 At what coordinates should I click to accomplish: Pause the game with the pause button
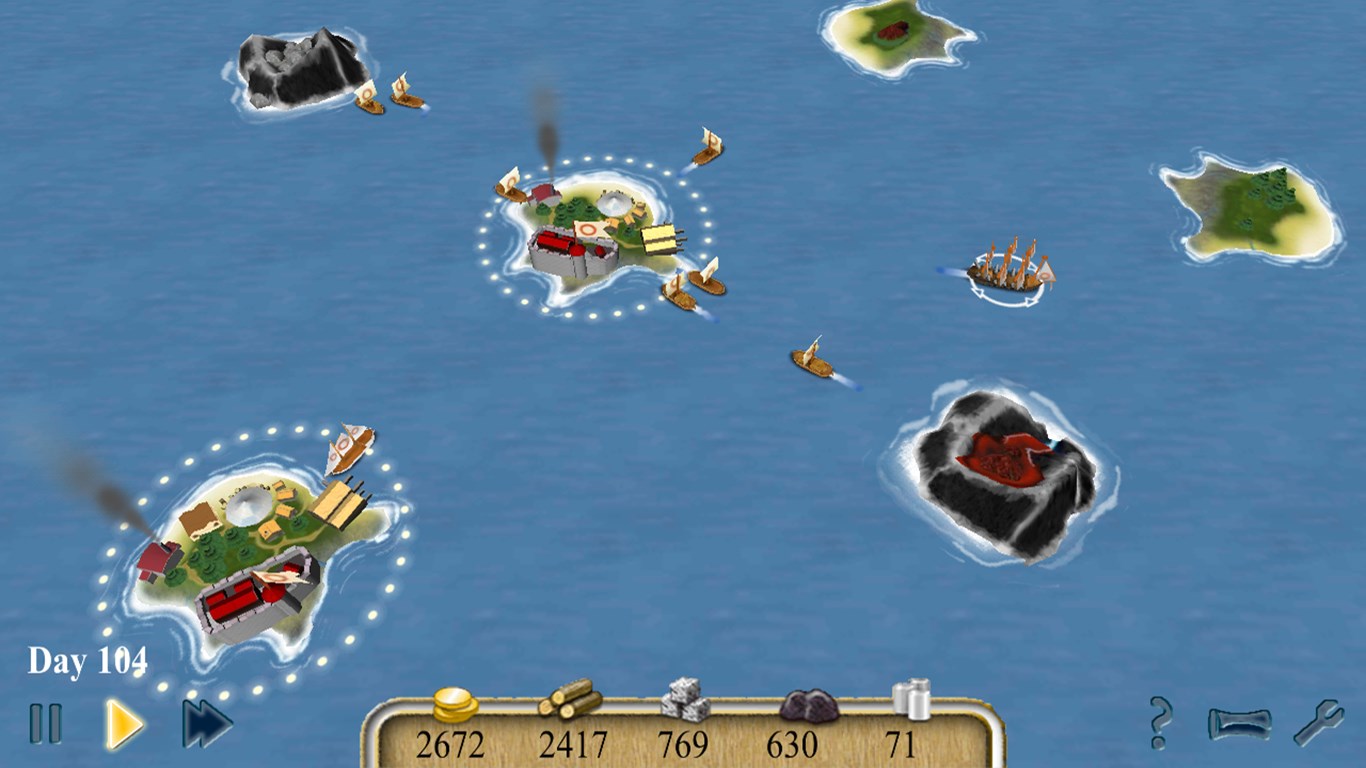44,722
